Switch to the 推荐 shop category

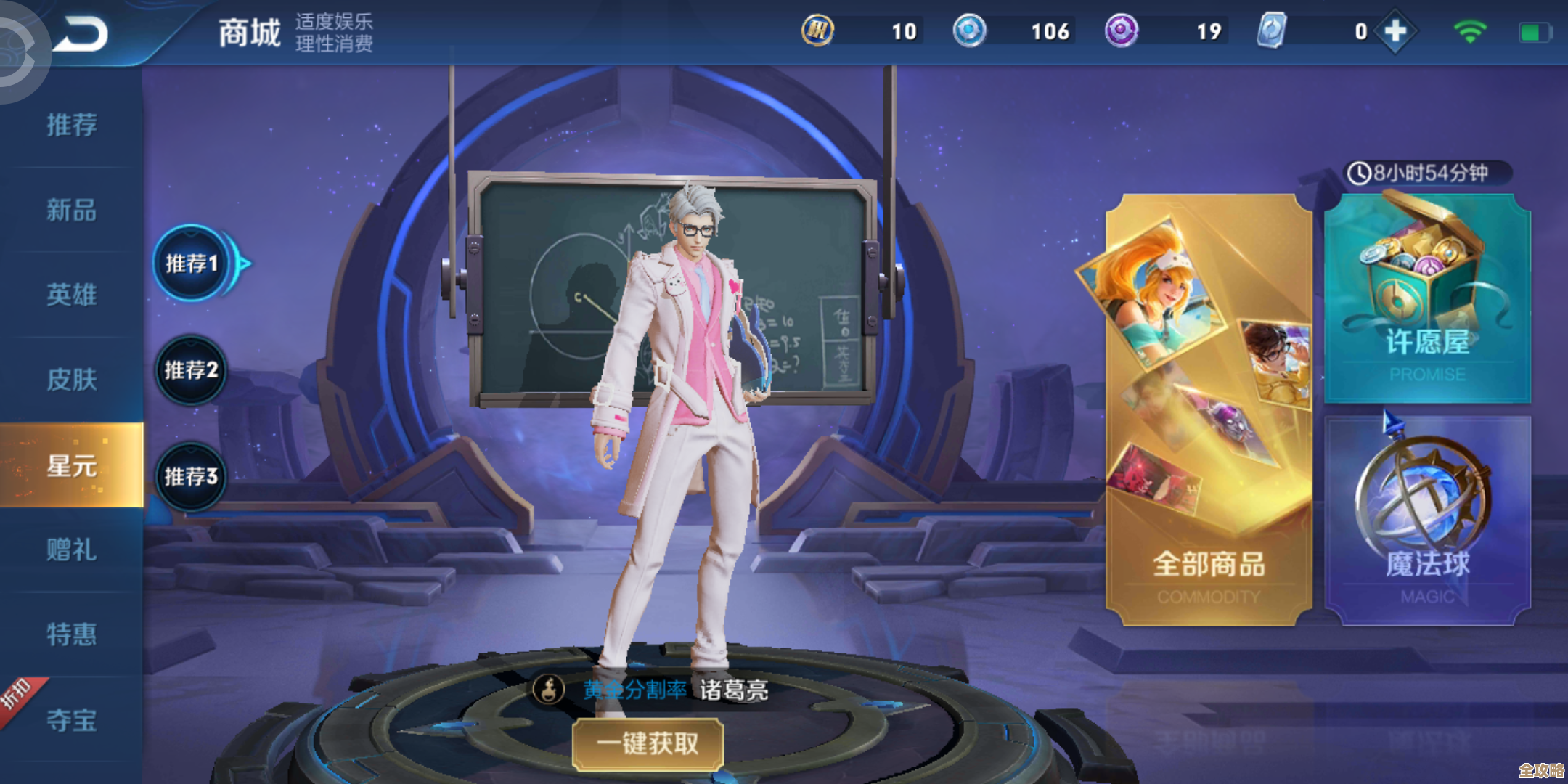(71, 125)
